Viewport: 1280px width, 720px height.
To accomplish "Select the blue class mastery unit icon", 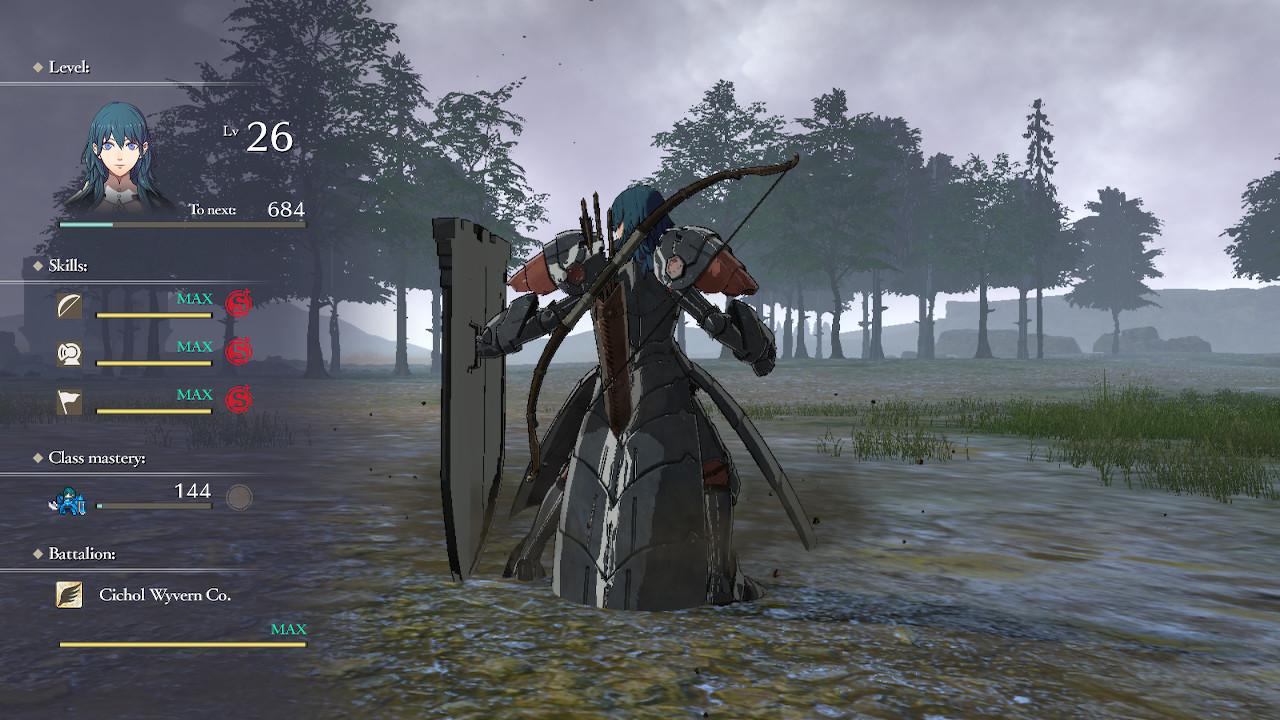I will click(66, 501).
